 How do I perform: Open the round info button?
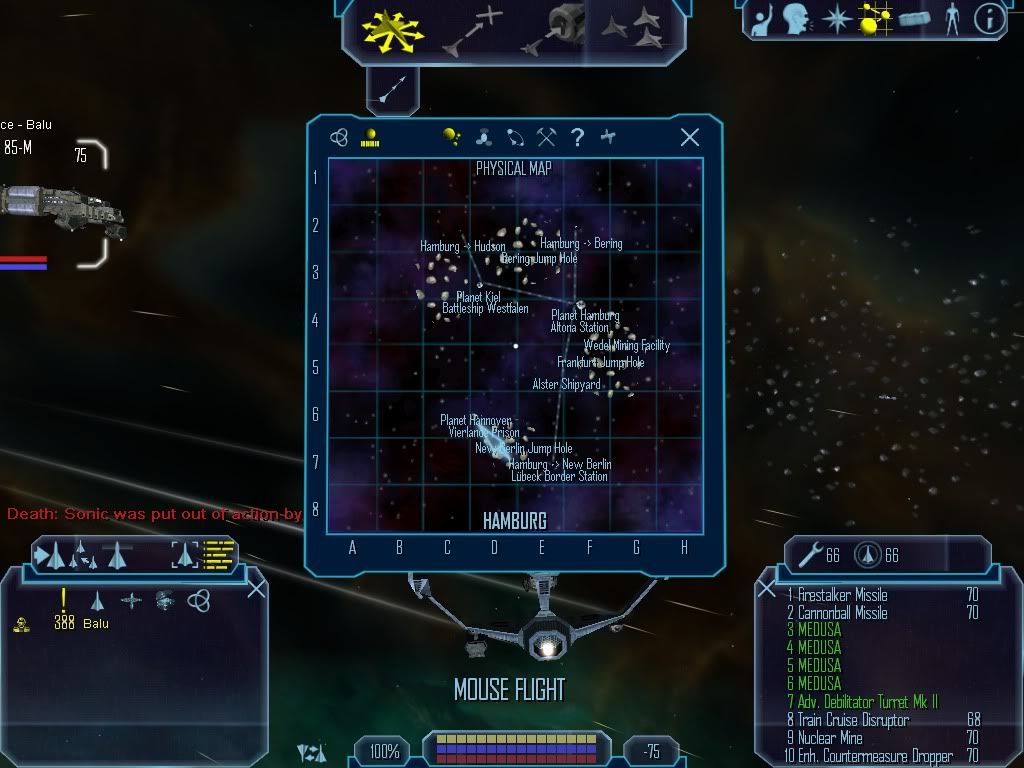coord(989,19)
